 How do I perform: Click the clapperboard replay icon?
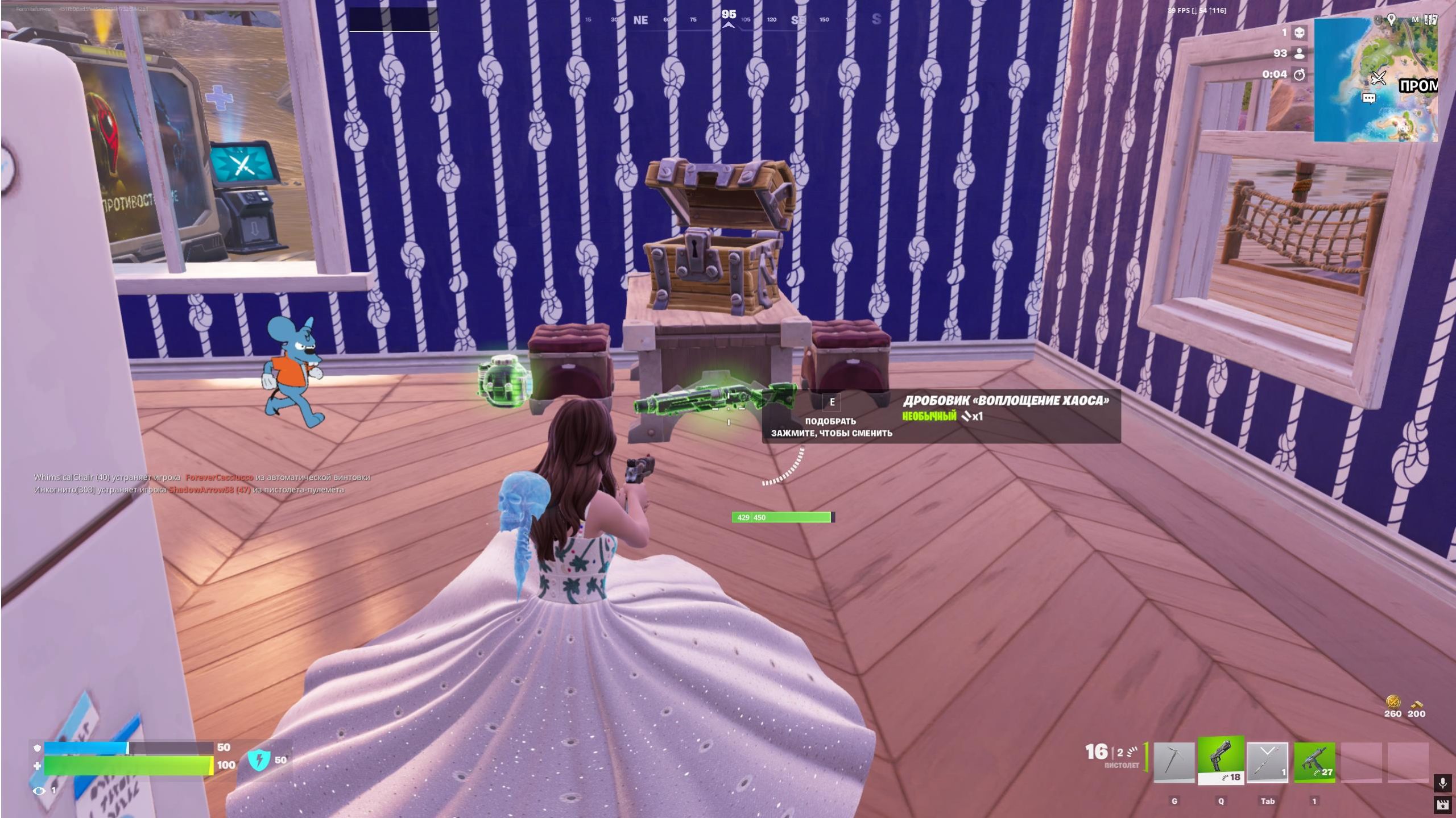coord(1442,804)
